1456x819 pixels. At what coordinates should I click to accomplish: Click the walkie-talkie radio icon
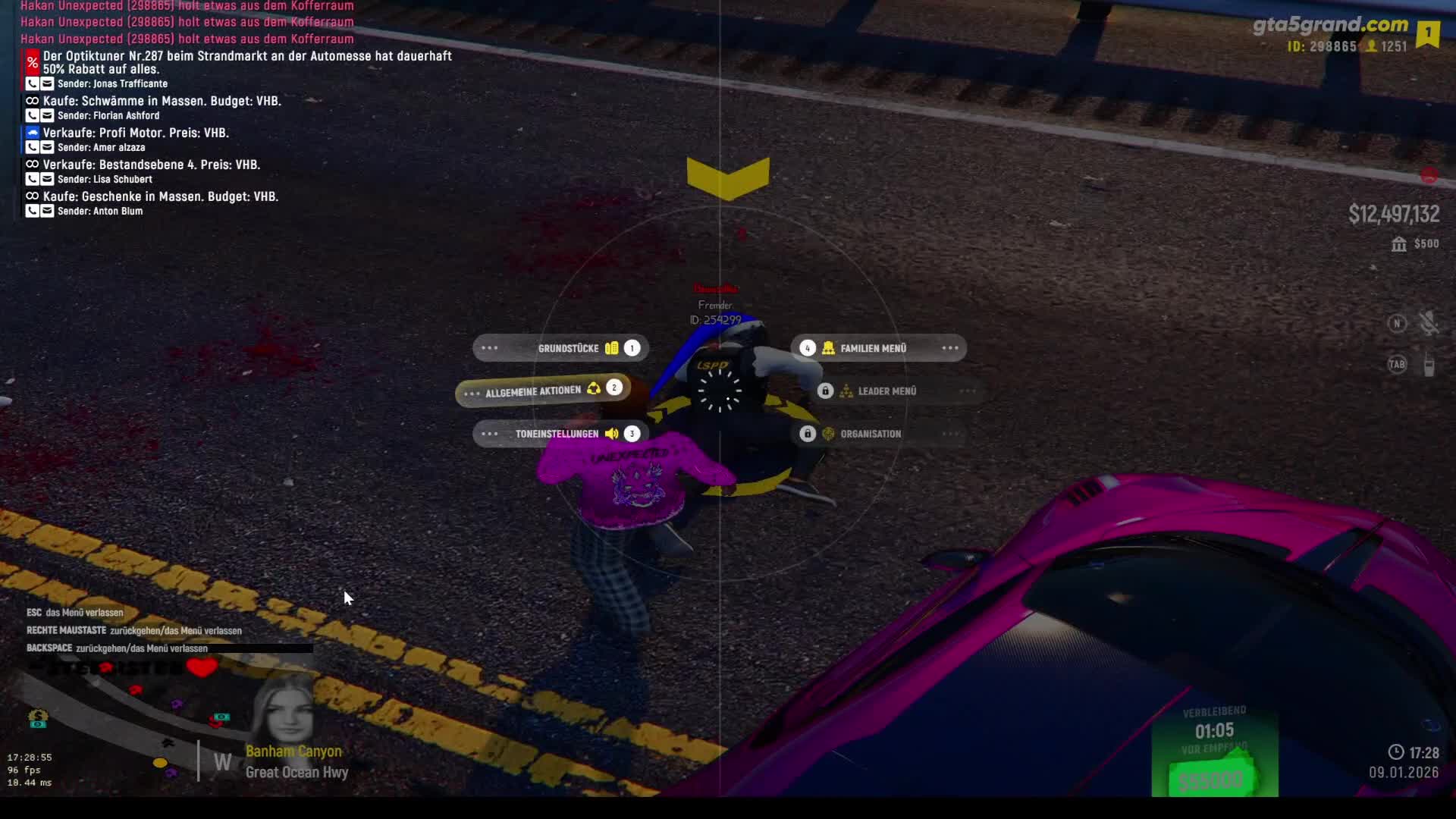[1429, 365]
